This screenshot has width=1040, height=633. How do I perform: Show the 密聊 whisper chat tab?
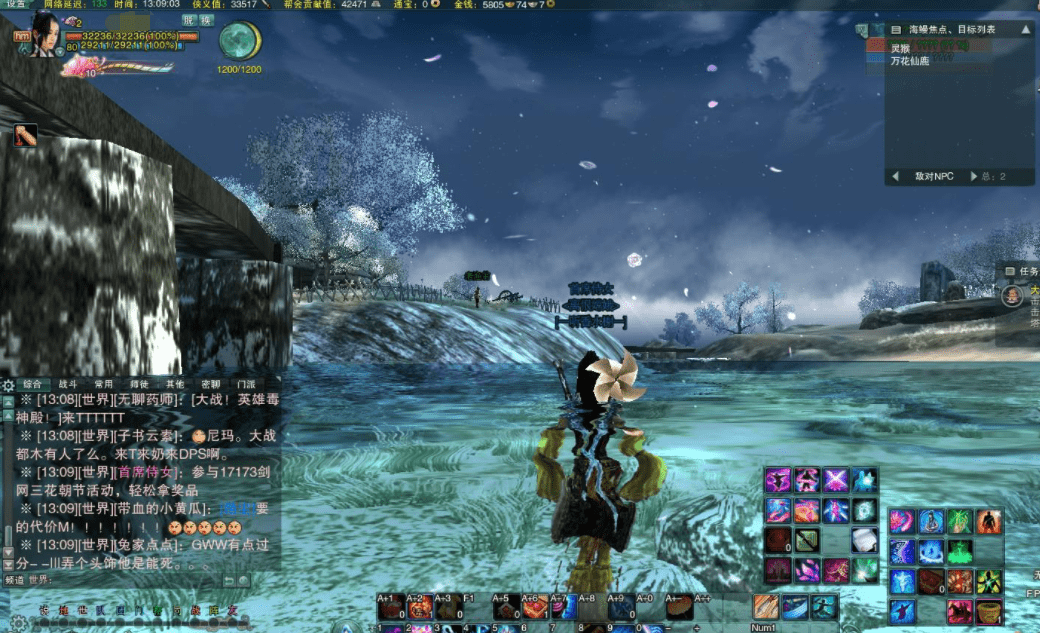click(210, 384)
